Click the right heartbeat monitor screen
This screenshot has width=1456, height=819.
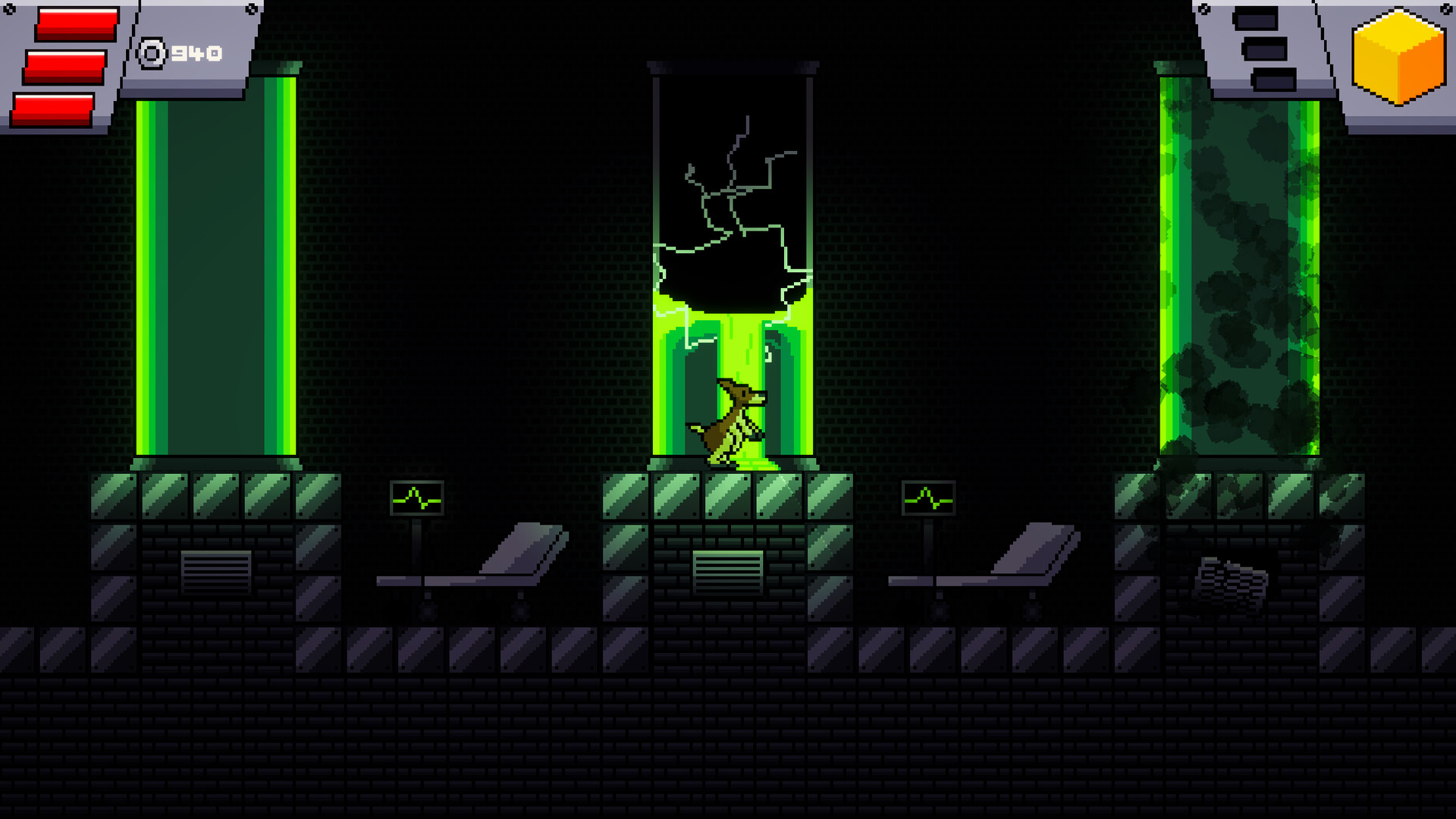click(x=927, y=498)
